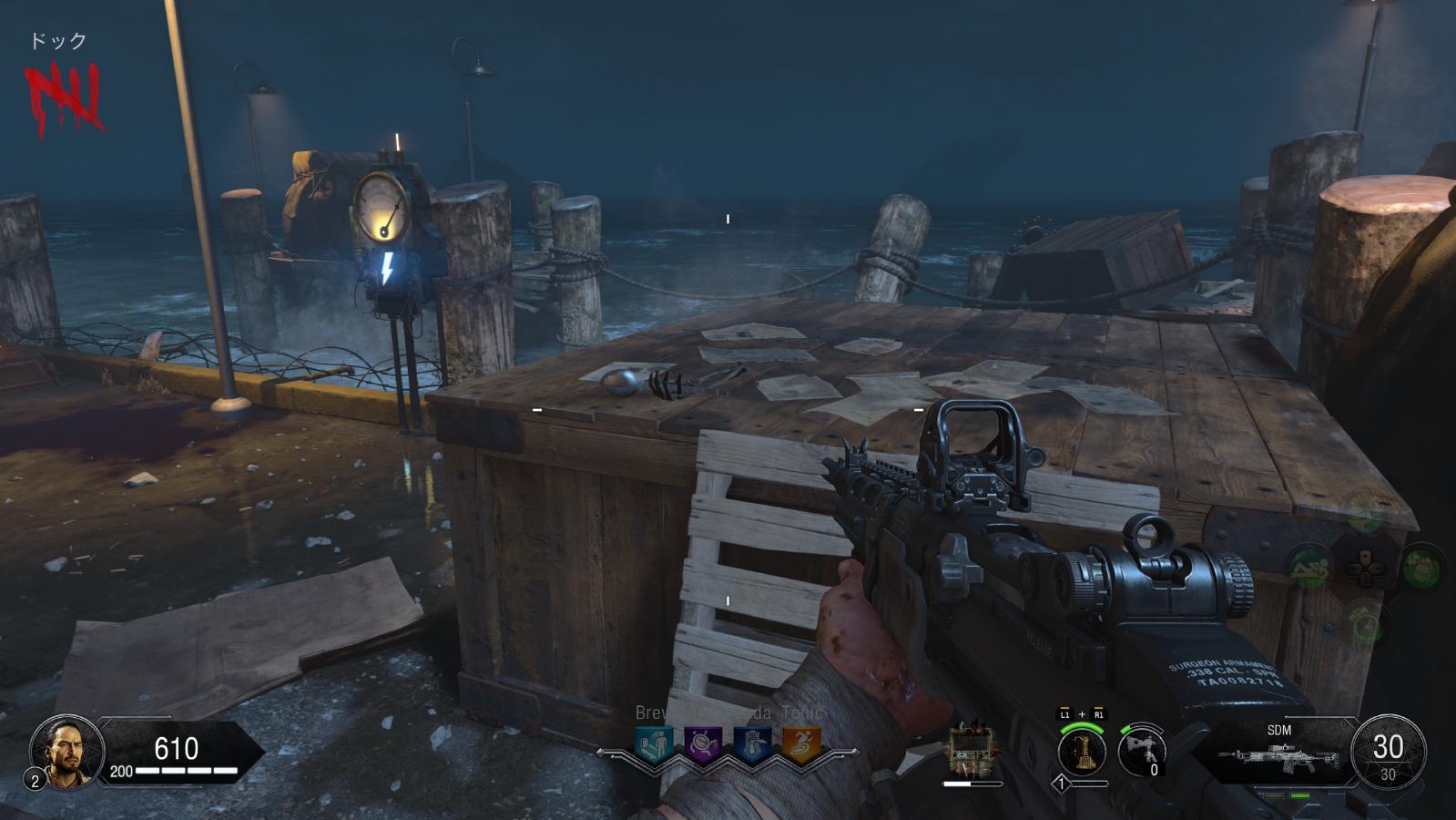The height and width of the screenshot is (820, 1456).
Task: Activate the special weapon charge icon
Action: (1082, 753)
